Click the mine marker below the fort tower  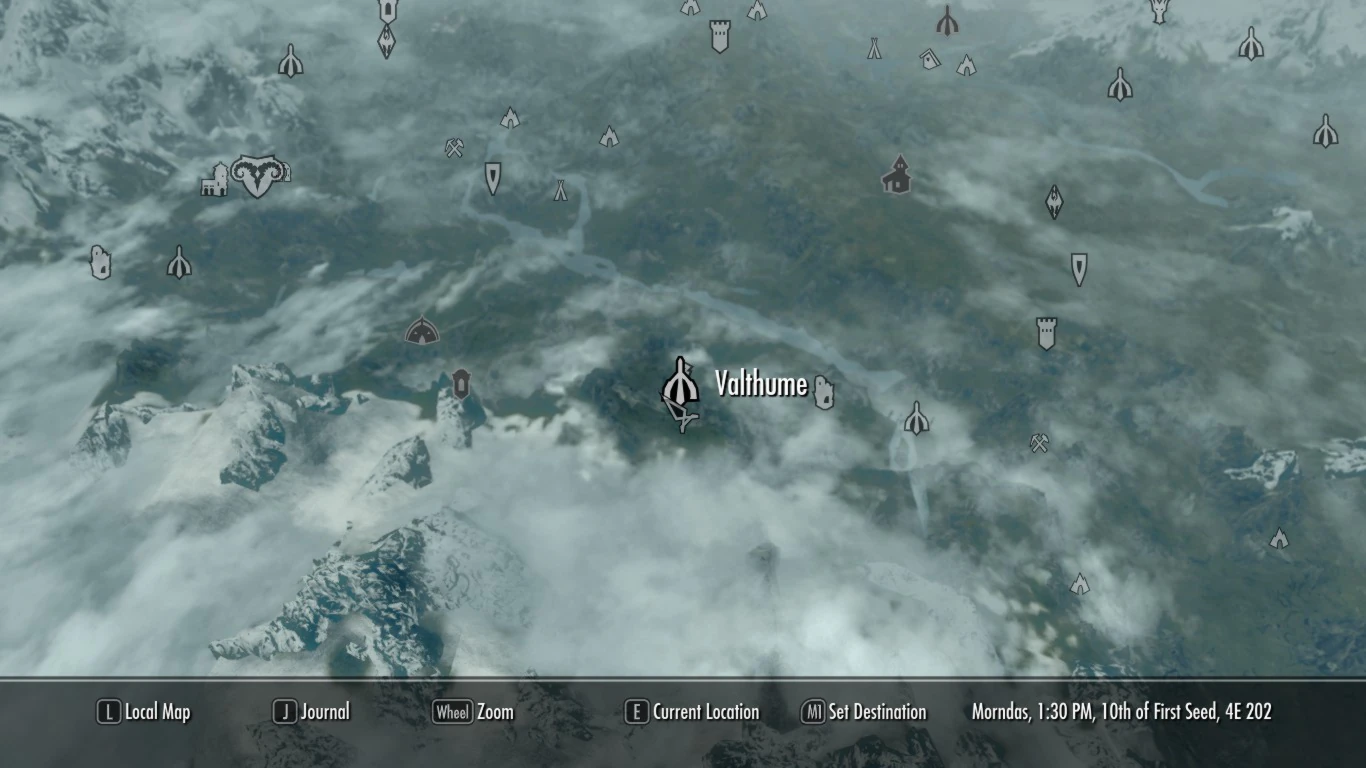[x=1039, y=440]
